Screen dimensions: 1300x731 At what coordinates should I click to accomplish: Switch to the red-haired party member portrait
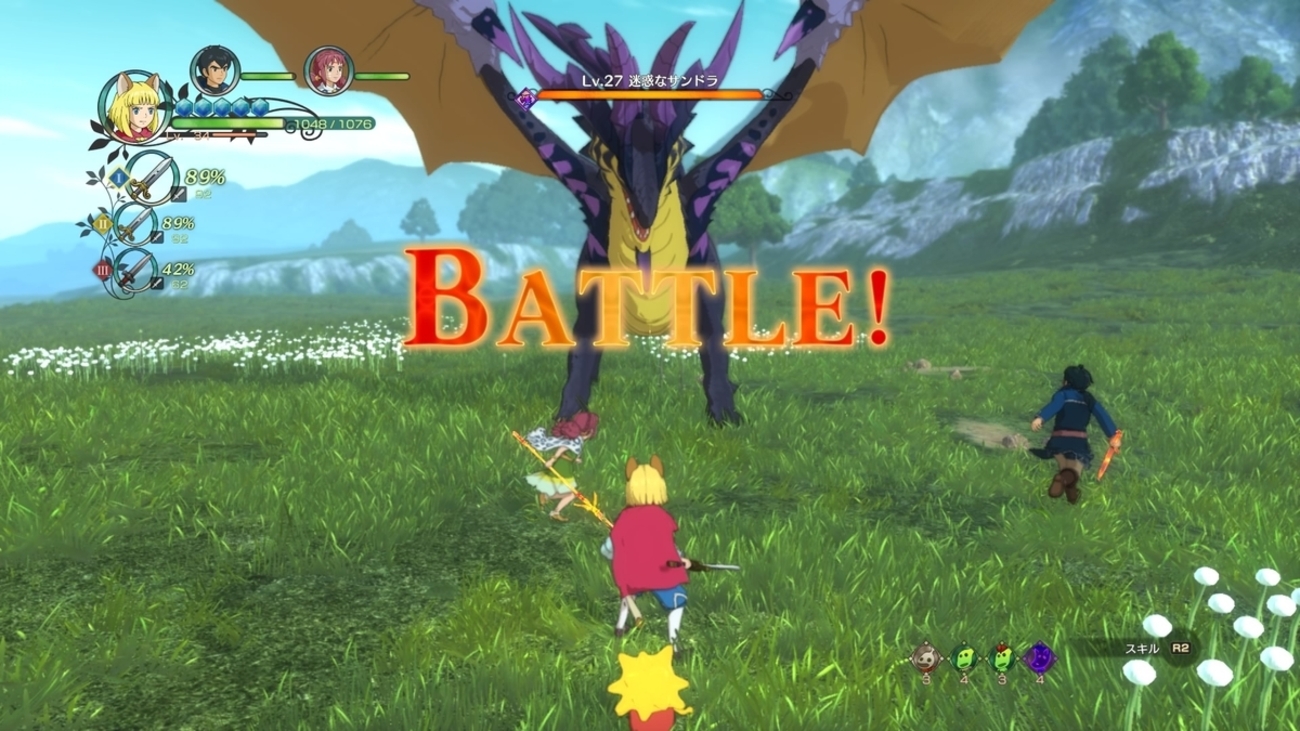328,71
